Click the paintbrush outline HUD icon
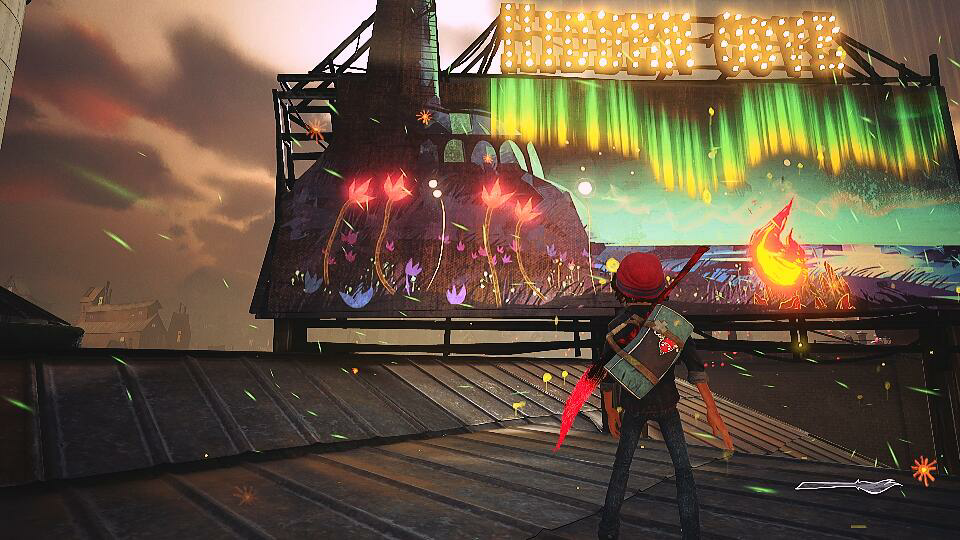Image resolution: width=960 pixels, height=540 pixels. [x=849, y=487]
